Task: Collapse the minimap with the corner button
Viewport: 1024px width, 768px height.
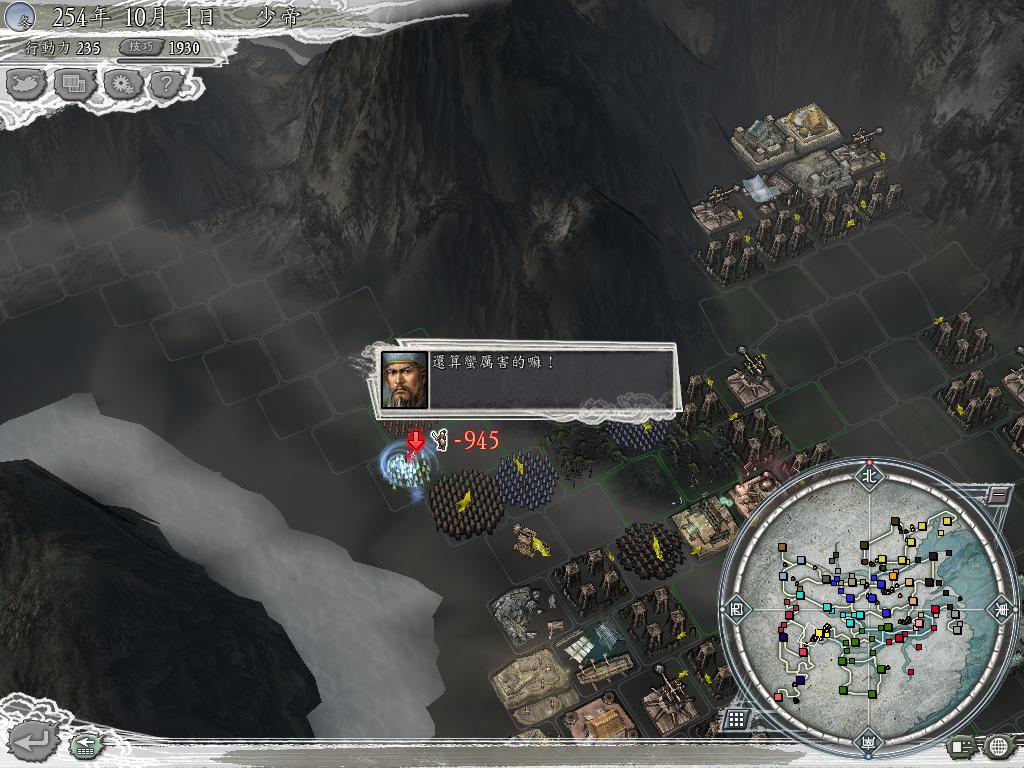Action: click(997, 493)
